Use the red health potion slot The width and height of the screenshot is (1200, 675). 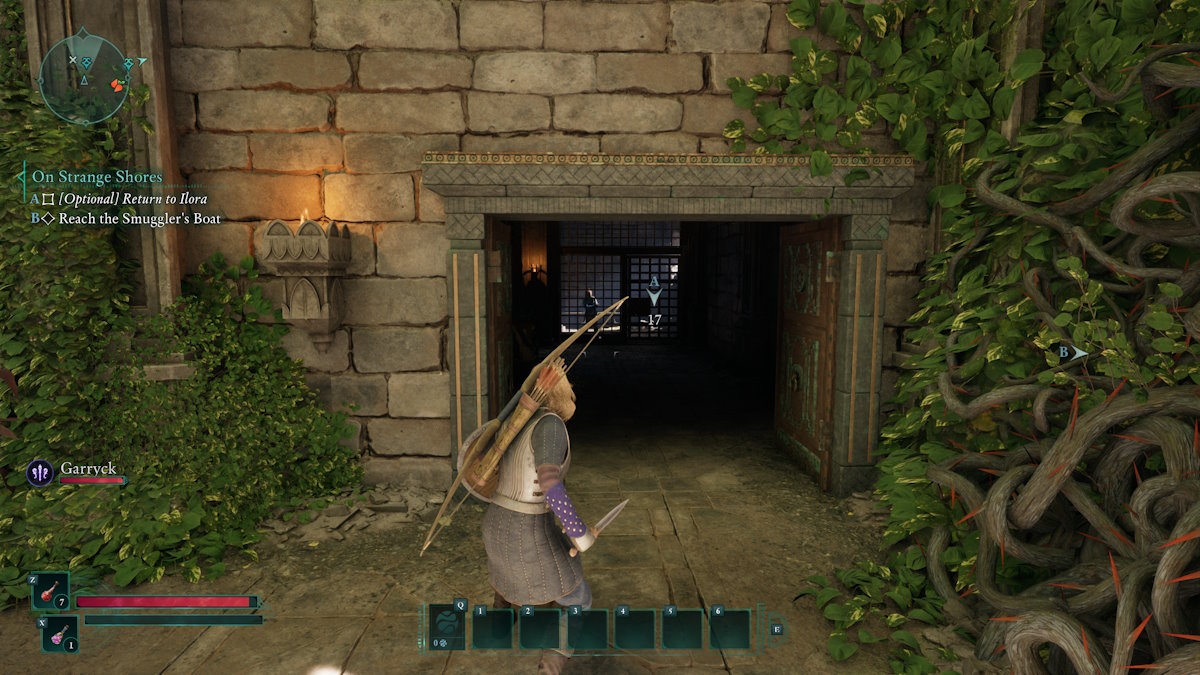click(50, 591)
